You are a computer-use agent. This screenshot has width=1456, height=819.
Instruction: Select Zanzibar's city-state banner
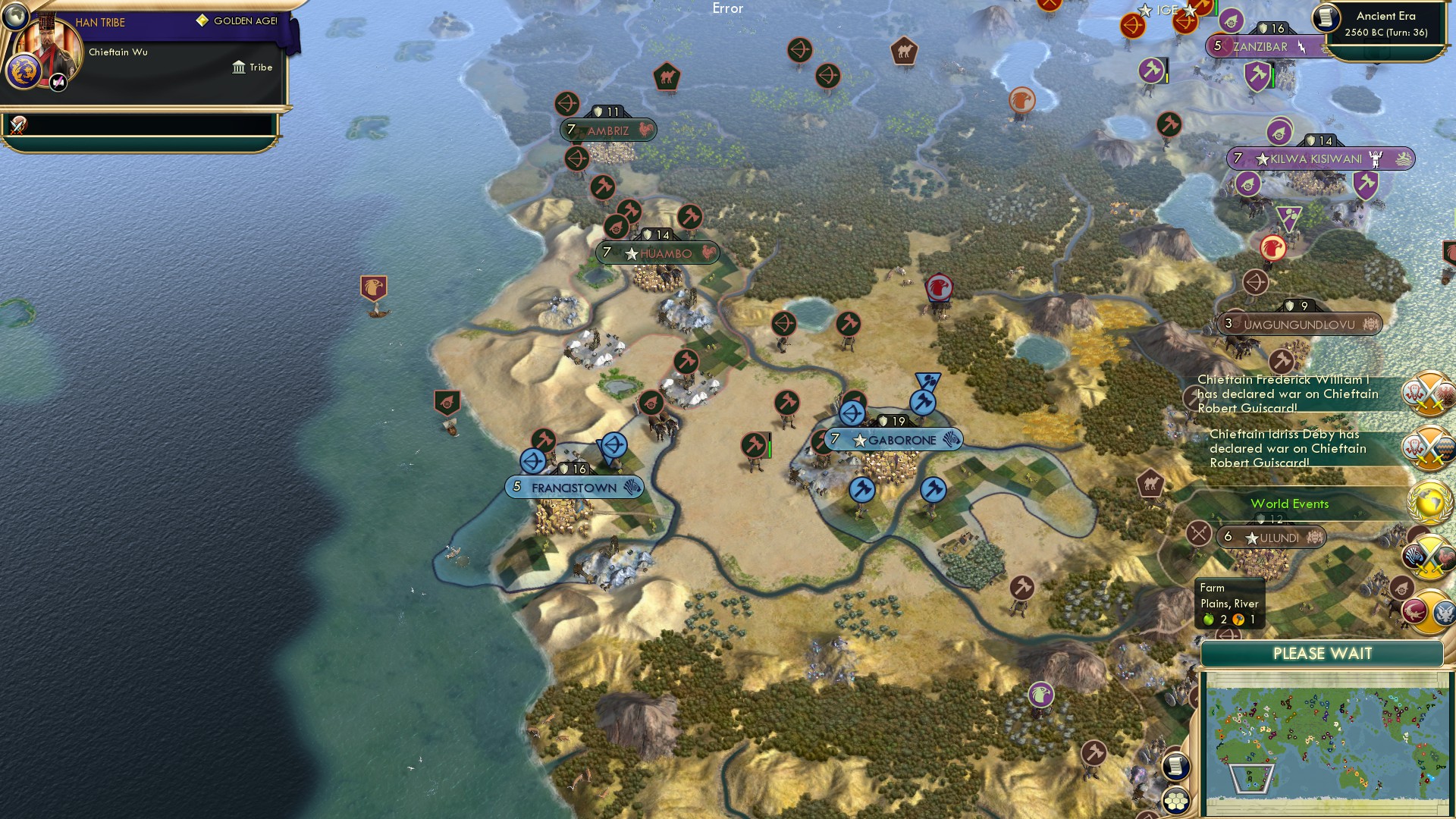click(x=1260, y=46)
